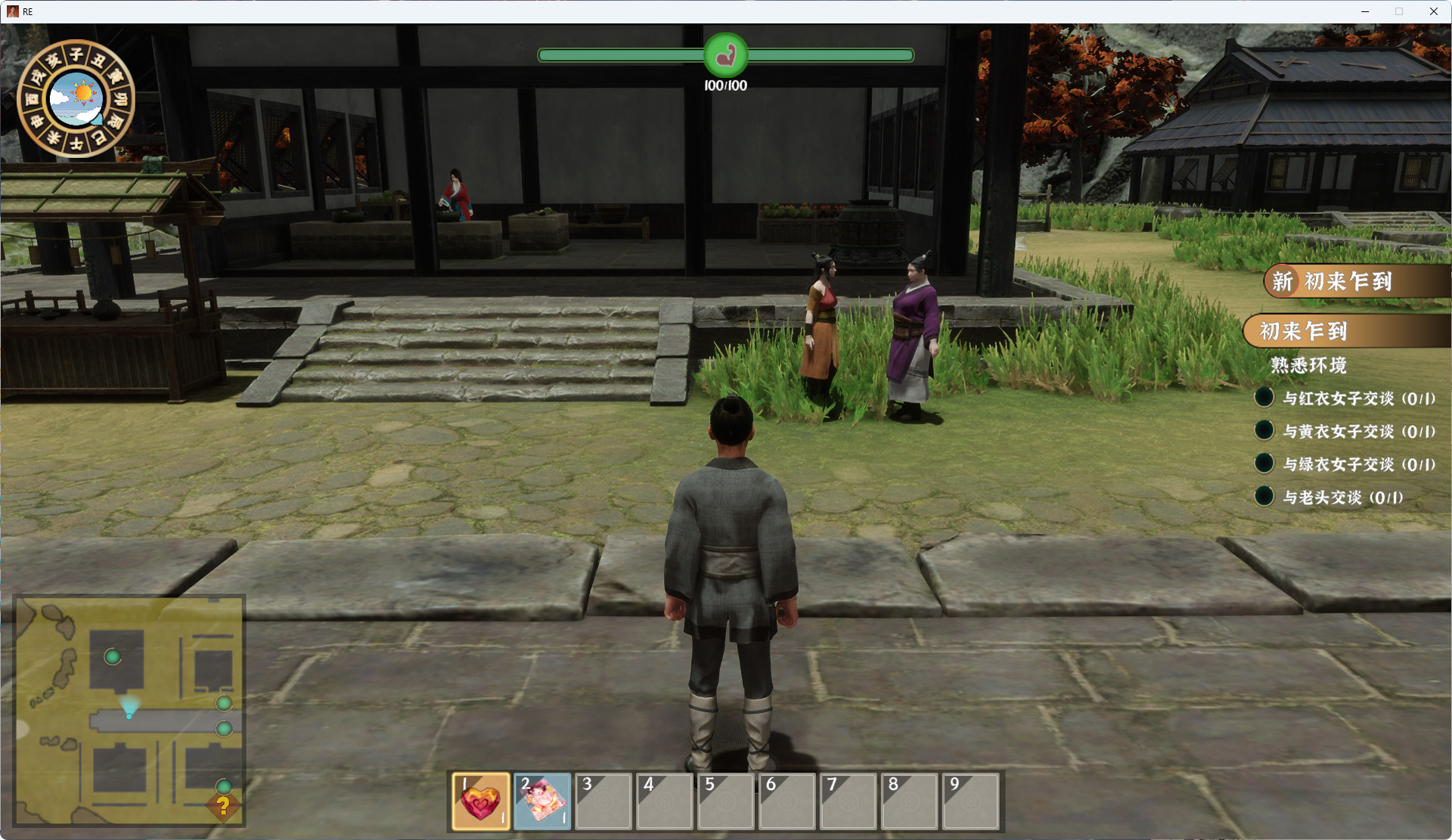Viewport: 1452px width, 840px height.
Task: Close the RE game window
Action: [x=1433, y=11]
